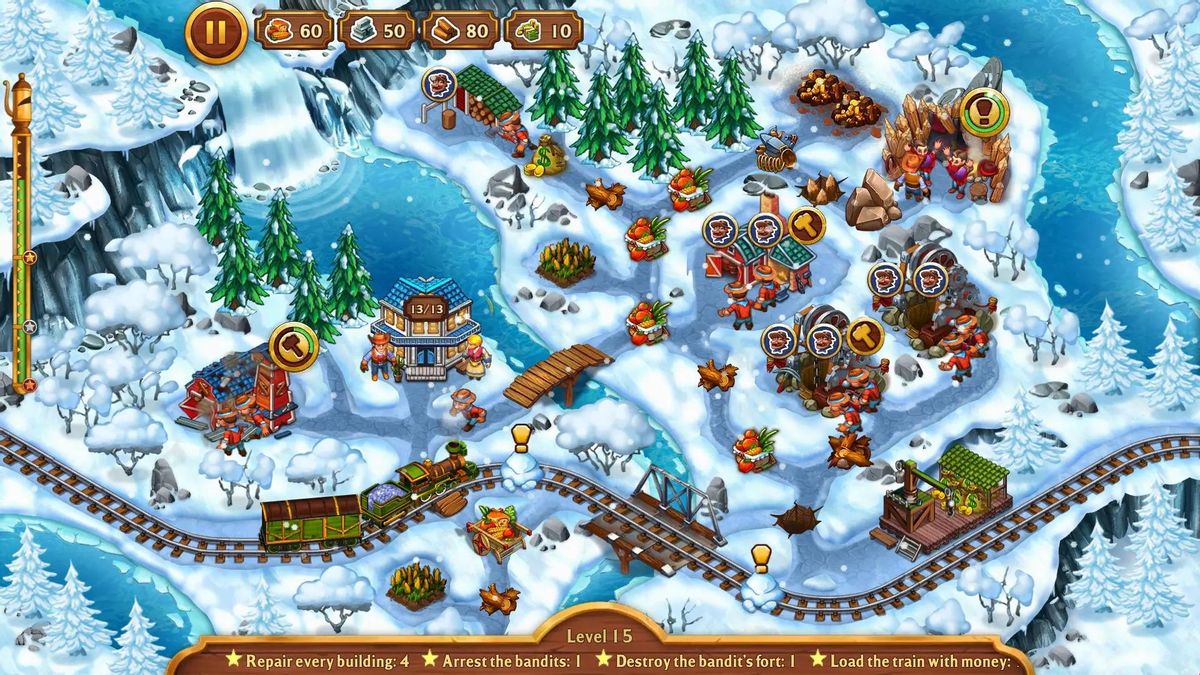The width and height of the screenshot is (1200, 675).
Task: Tap the lightbulb hint marker beside the locomotive
Action: pos(521,438)
